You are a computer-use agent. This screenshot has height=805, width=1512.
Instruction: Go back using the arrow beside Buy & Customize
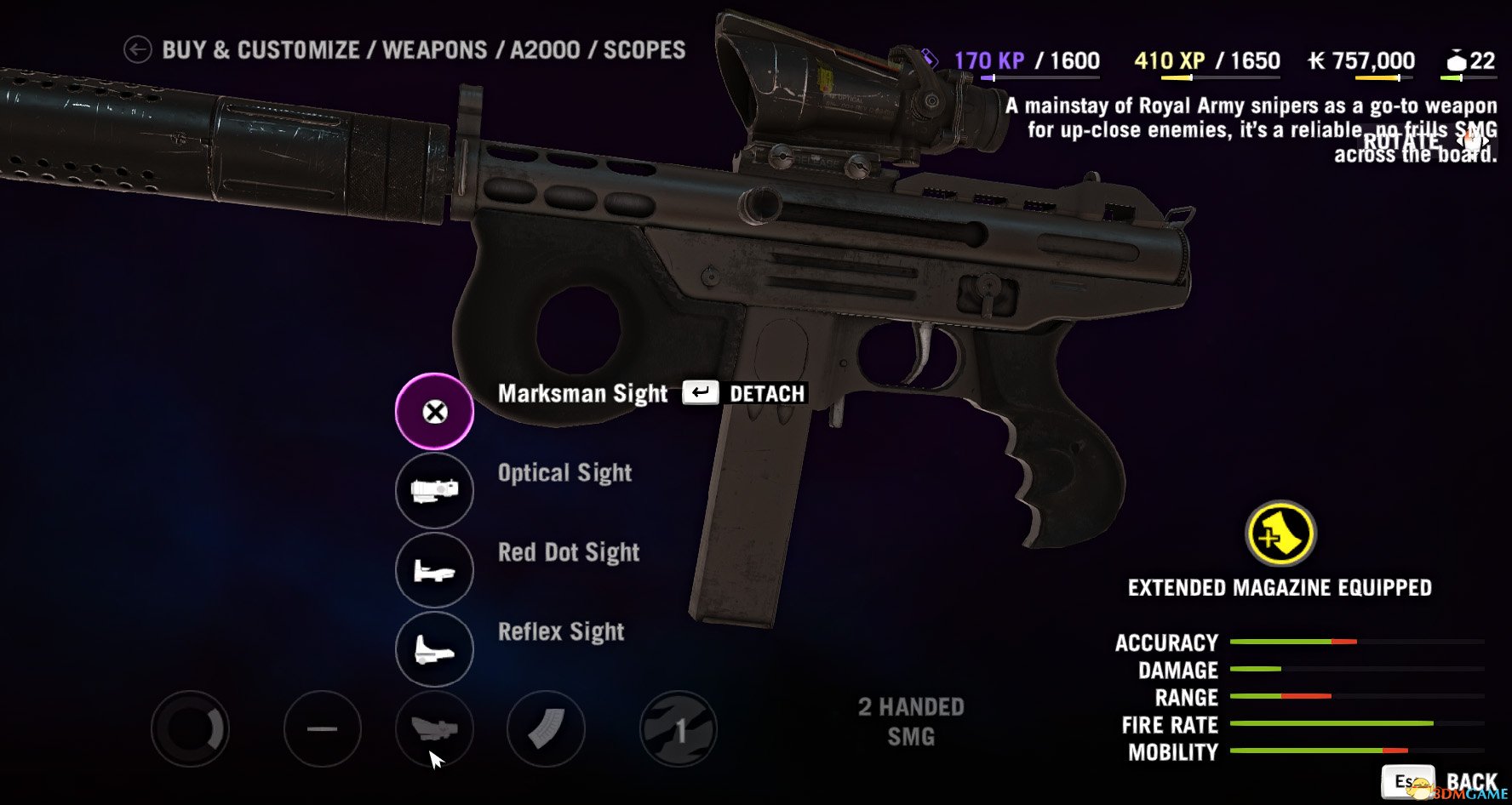137,50
